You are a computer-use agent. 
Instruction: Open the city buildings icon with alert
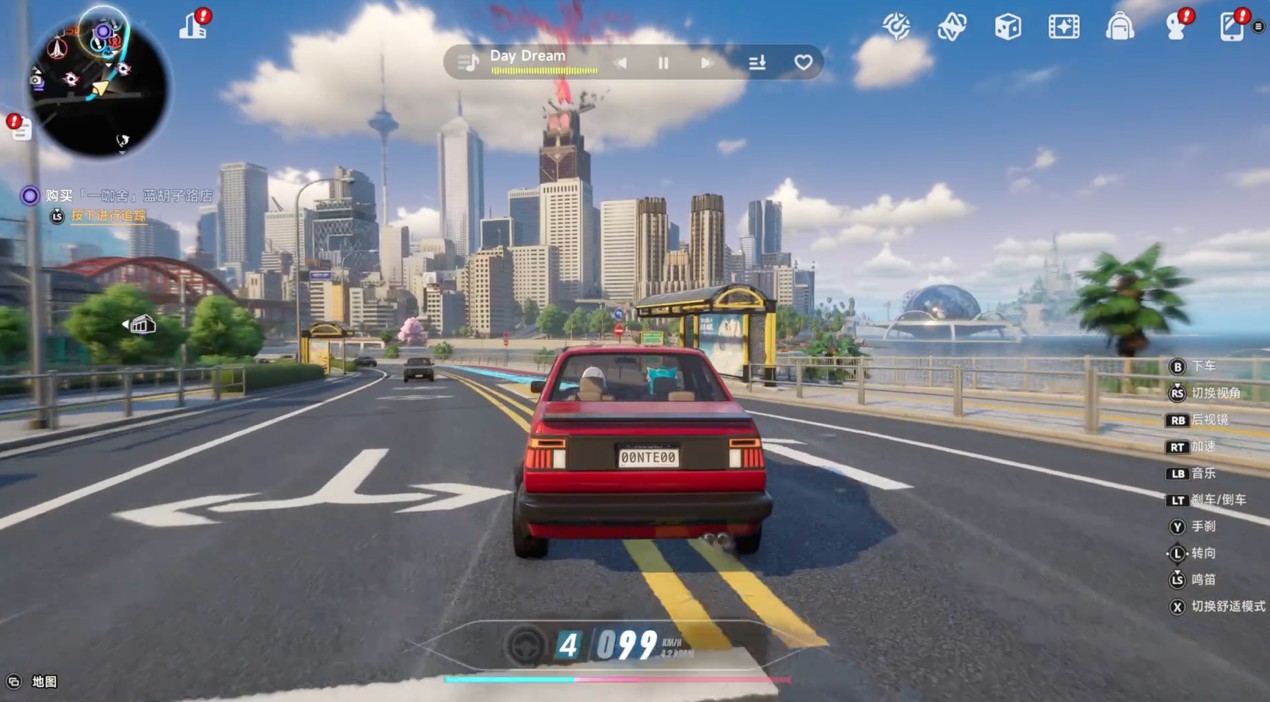tap(193, 26)
